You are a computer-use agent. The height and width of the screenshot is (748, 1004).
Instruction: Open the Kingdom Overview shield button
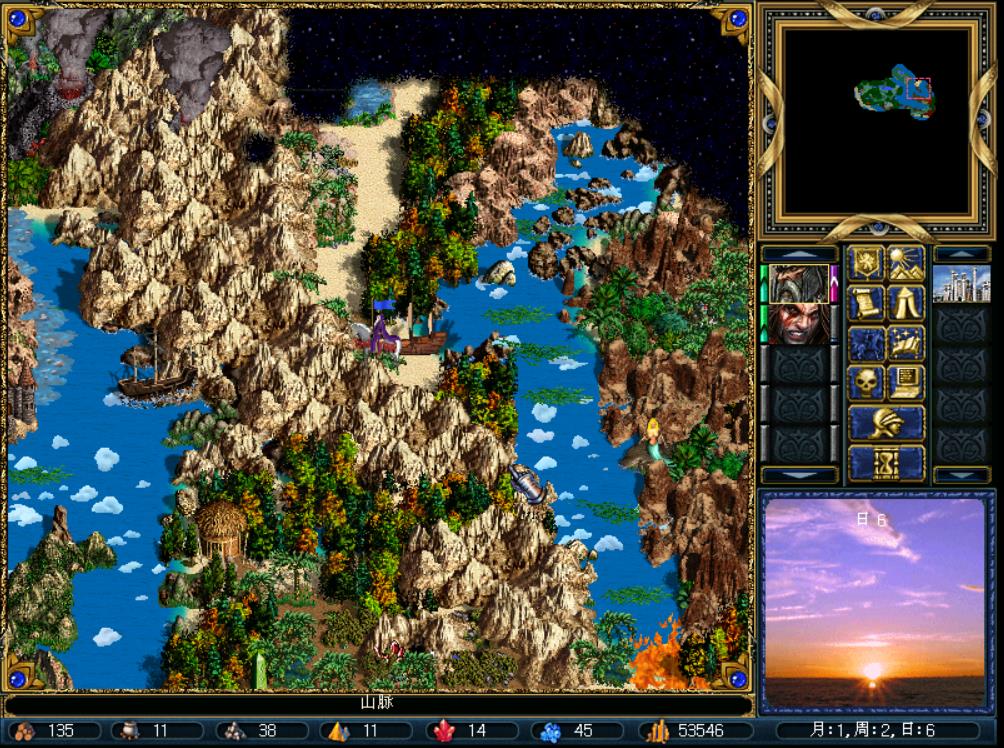pos(866,263)
